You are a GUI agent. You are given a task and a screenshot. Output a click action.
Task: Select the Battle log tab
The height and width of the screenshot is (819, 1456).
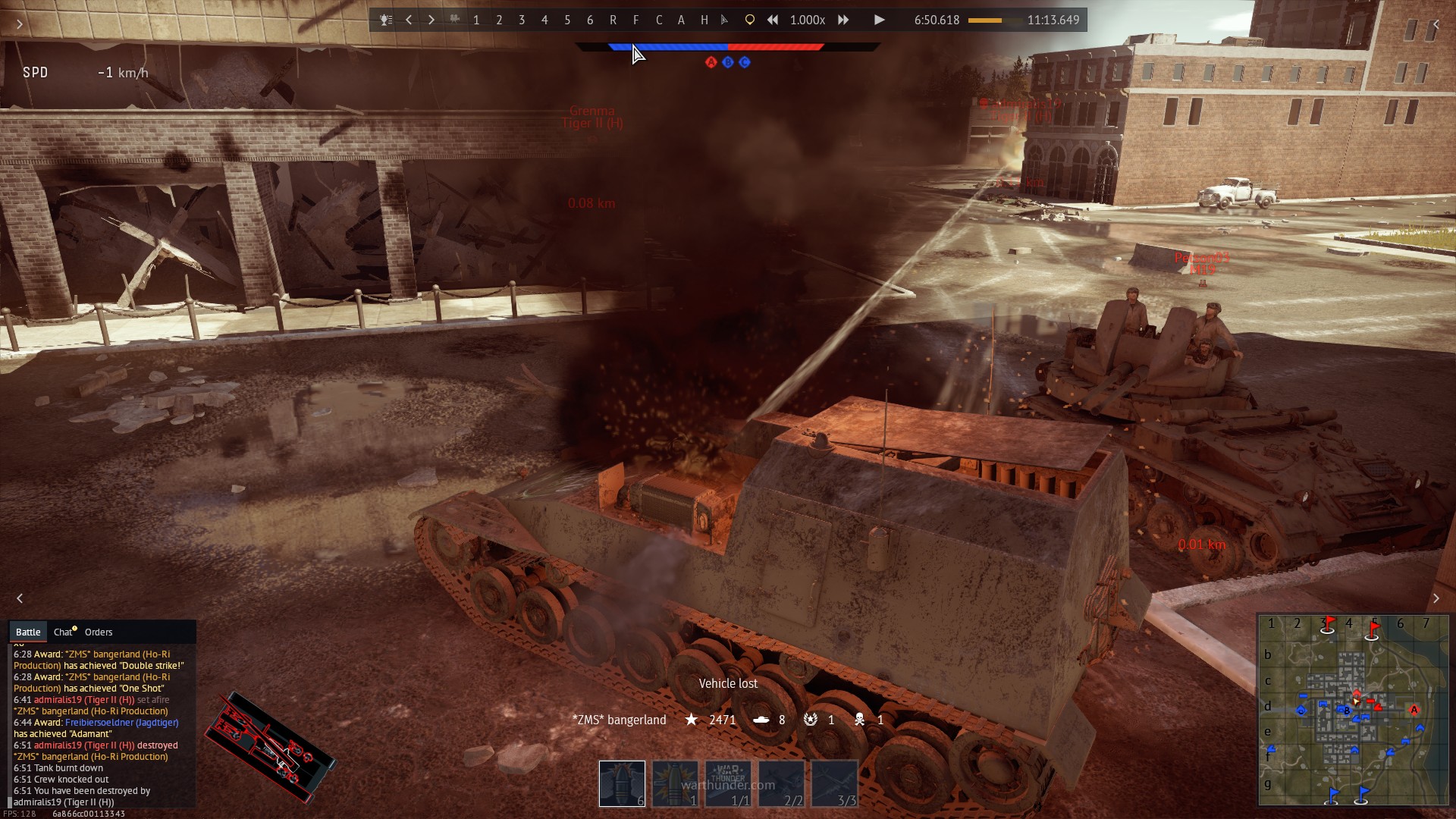coord(28,632)
